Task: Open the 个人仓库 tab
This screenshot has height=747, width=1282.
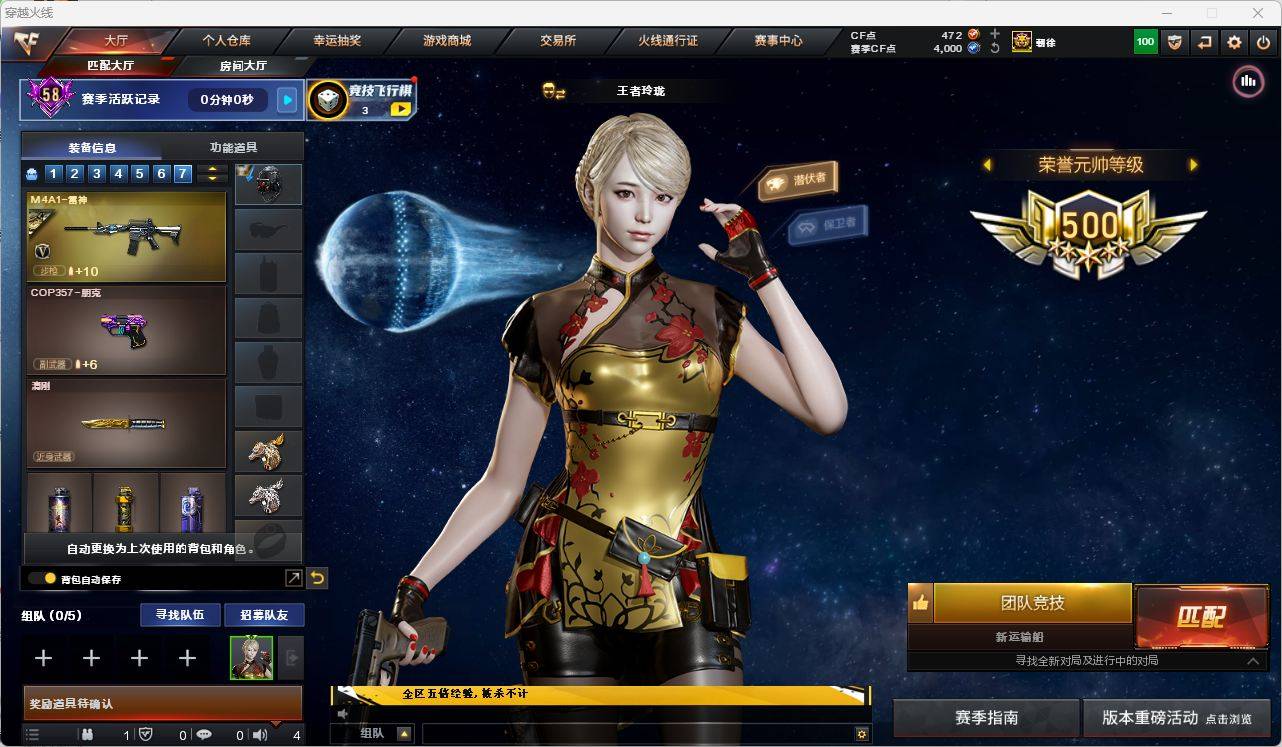Action: tap(227, 41)
